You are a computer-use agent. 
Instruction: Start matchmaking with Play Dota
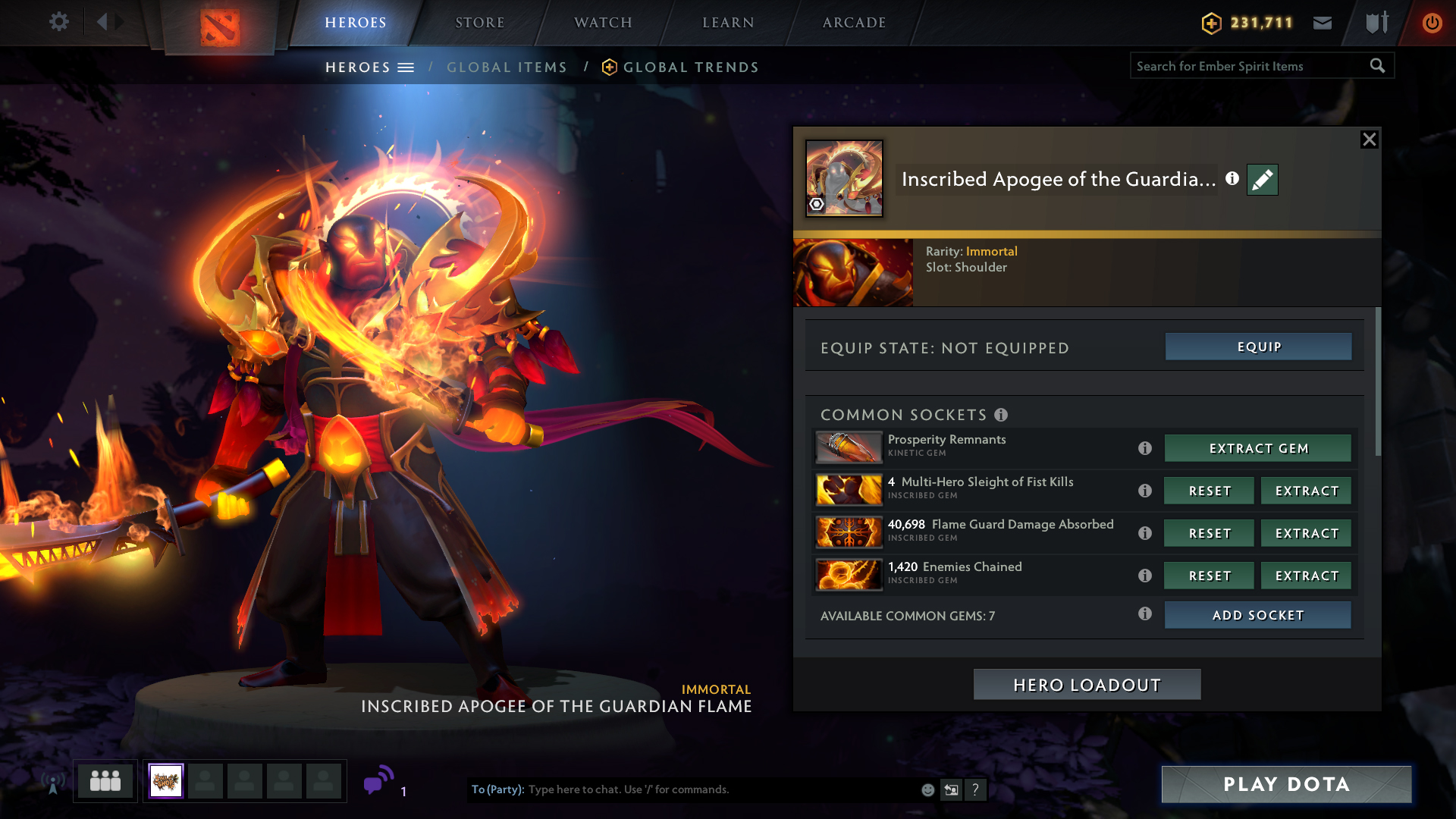coord(1286,784)
